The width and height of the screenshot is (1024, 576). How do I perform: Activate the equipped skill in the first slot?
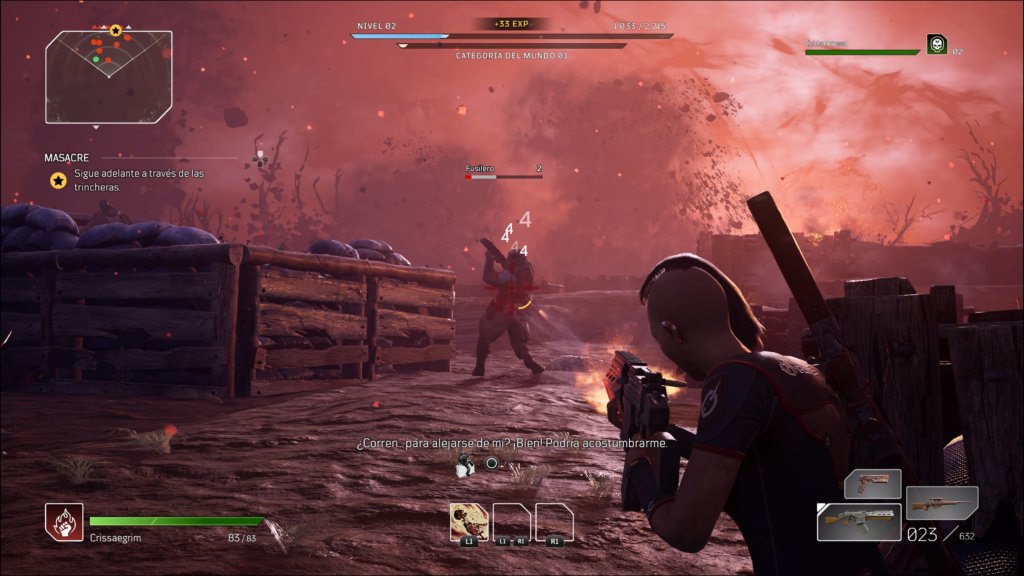(468, 521)
